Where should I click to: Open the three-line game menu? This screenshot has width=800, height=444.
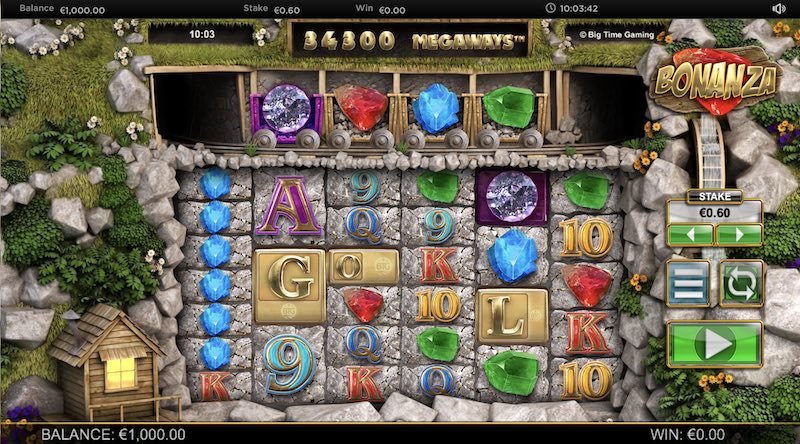[689, 283]
